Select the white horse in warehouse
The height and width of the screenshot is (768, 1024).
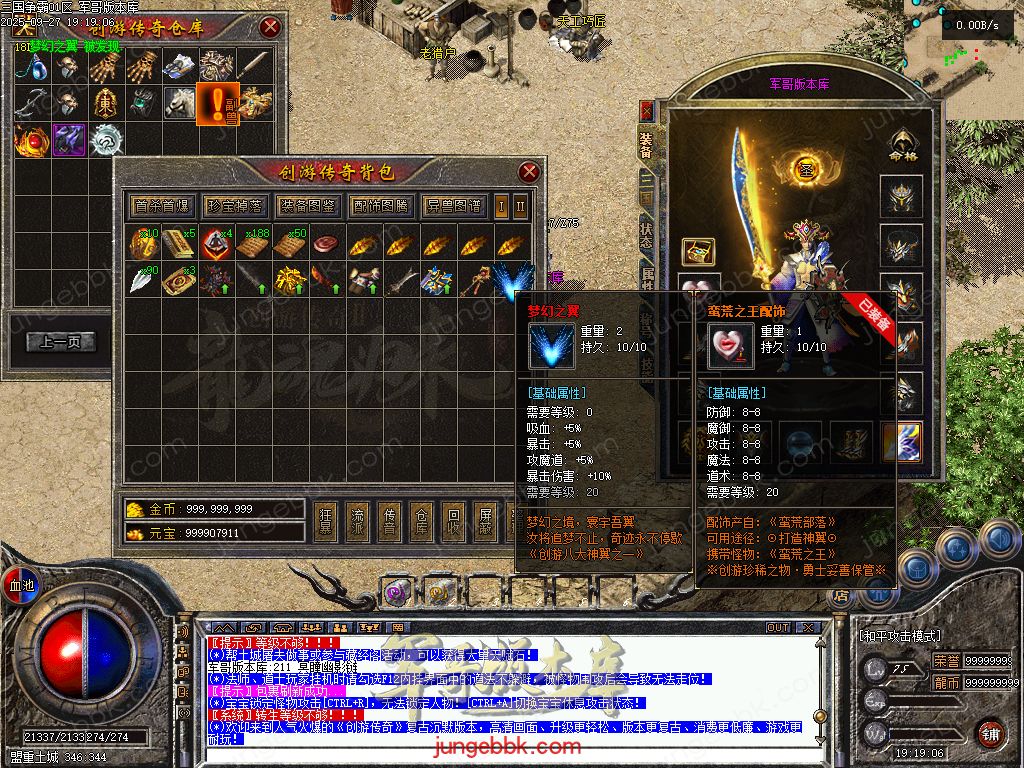pos(180,101)
